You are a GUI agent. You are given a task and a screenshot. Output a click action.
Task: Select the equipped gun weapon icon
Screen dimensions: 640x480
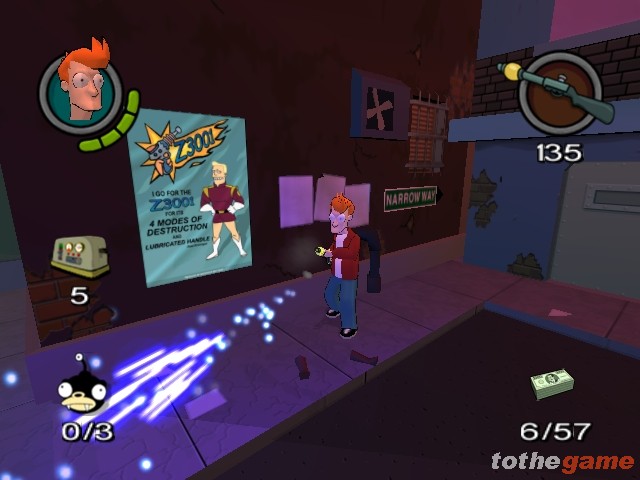point(562,93)
